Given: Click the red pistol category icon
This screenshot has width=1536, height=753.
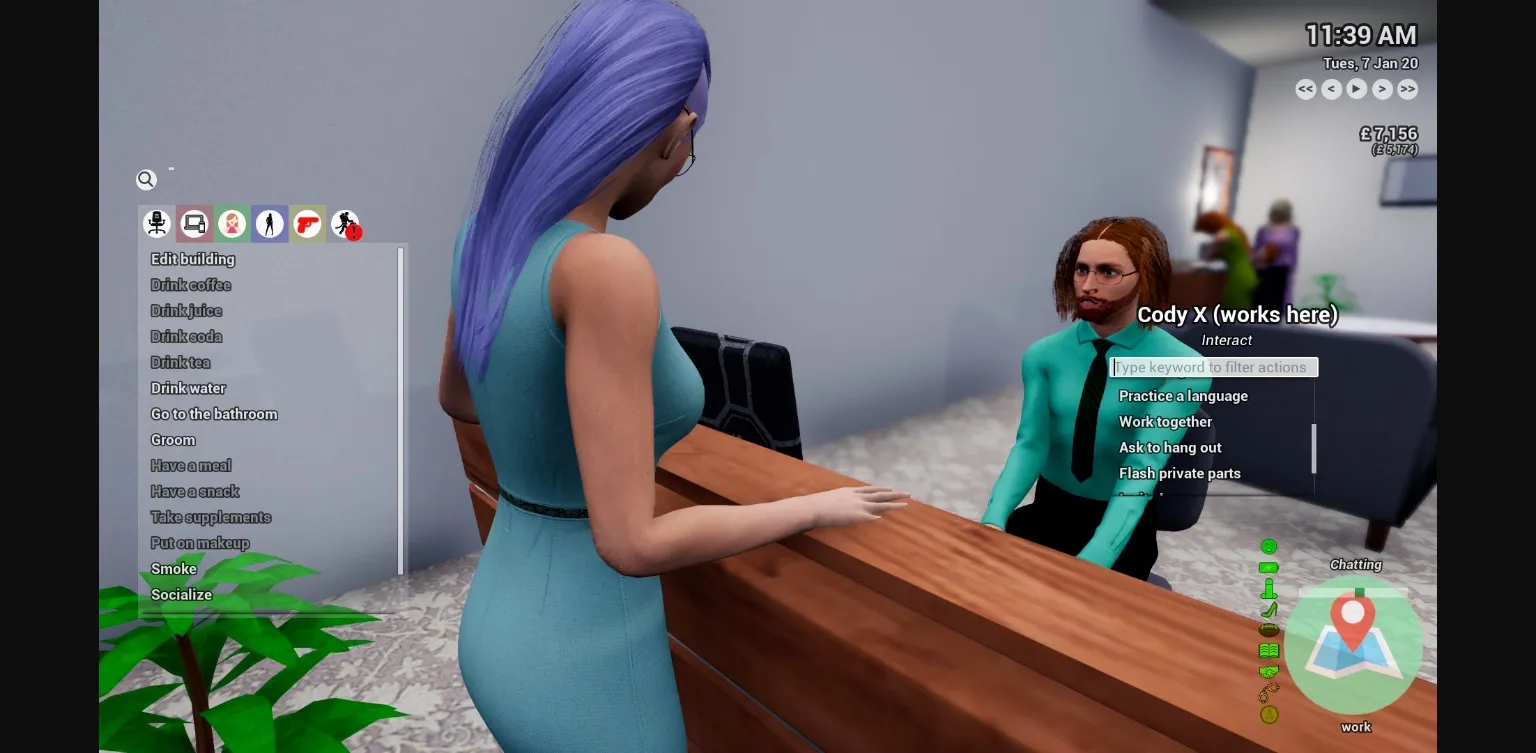Looking at the screenshot, I should click(x=307, y=223).
